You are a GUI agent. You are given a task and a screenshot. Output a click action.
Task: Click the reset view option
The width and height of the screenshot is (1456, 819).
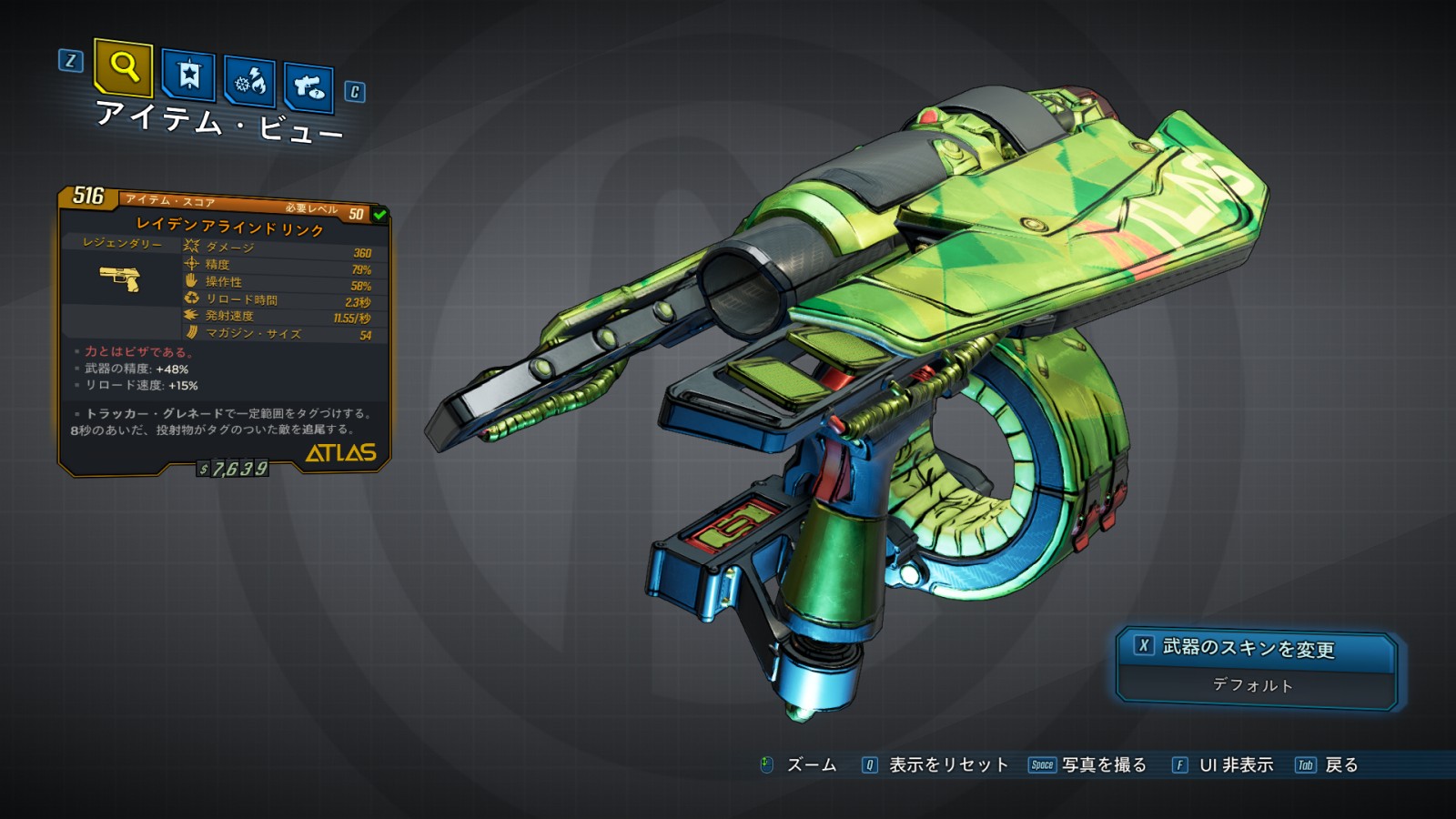[x=935, y=765]
